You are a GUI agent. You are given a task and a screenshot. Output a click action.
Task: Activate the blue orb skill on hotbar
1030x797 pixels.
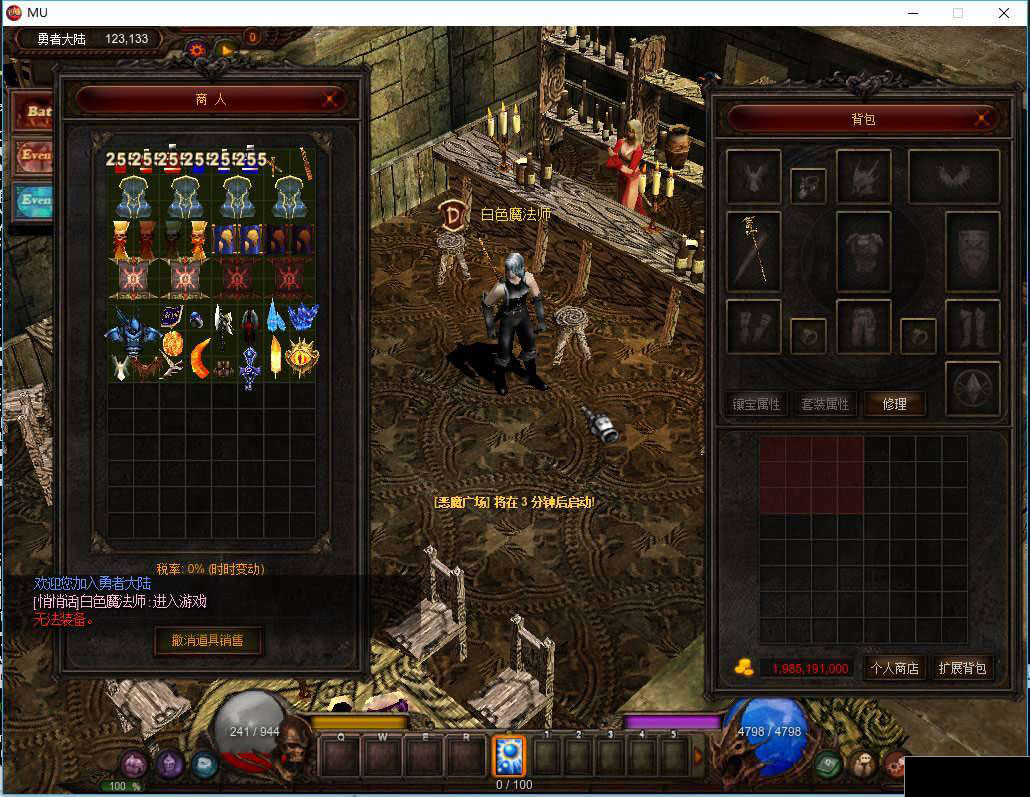[x=508, y=756]
